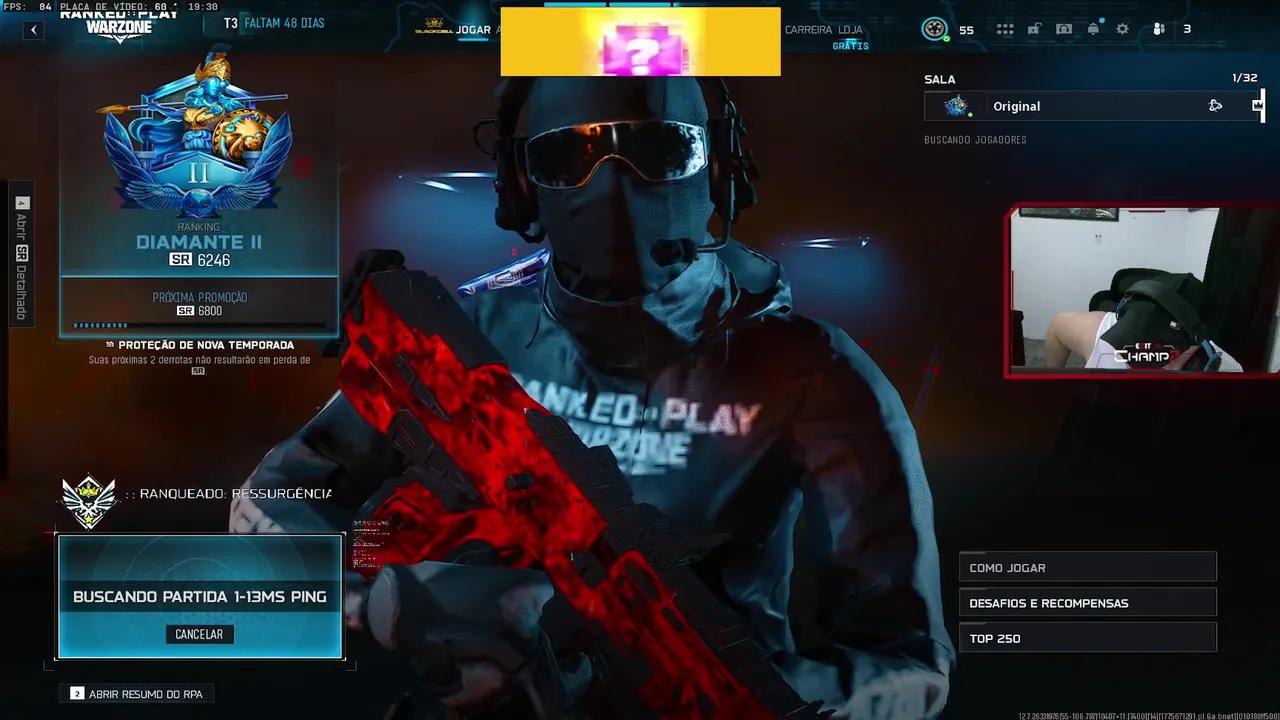Open the COD Points balance icon
Image resolution: width=1280 pixels, height=720 pixels.
(936, 29)
